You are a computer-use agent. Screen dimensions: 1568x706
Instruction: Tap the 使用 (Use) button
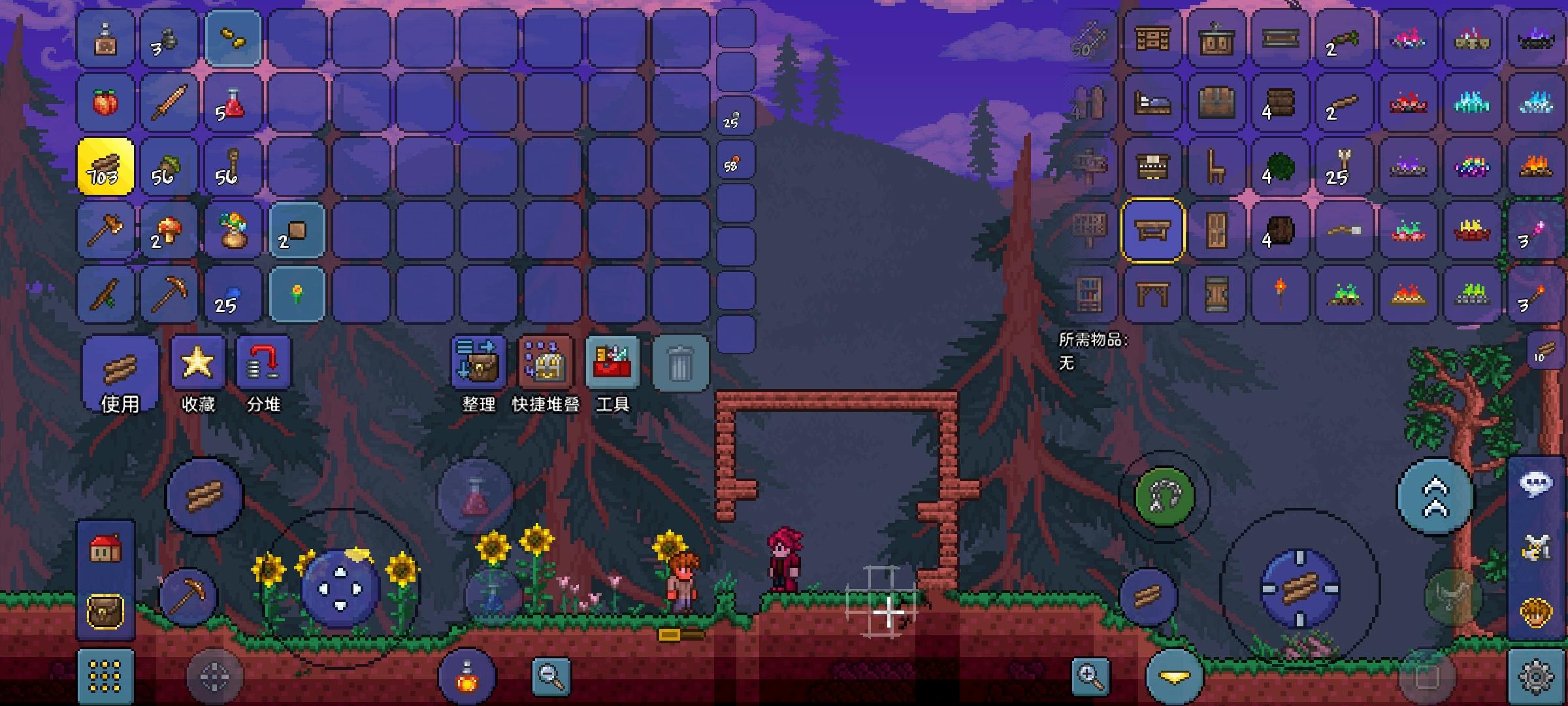click(120, 375)
